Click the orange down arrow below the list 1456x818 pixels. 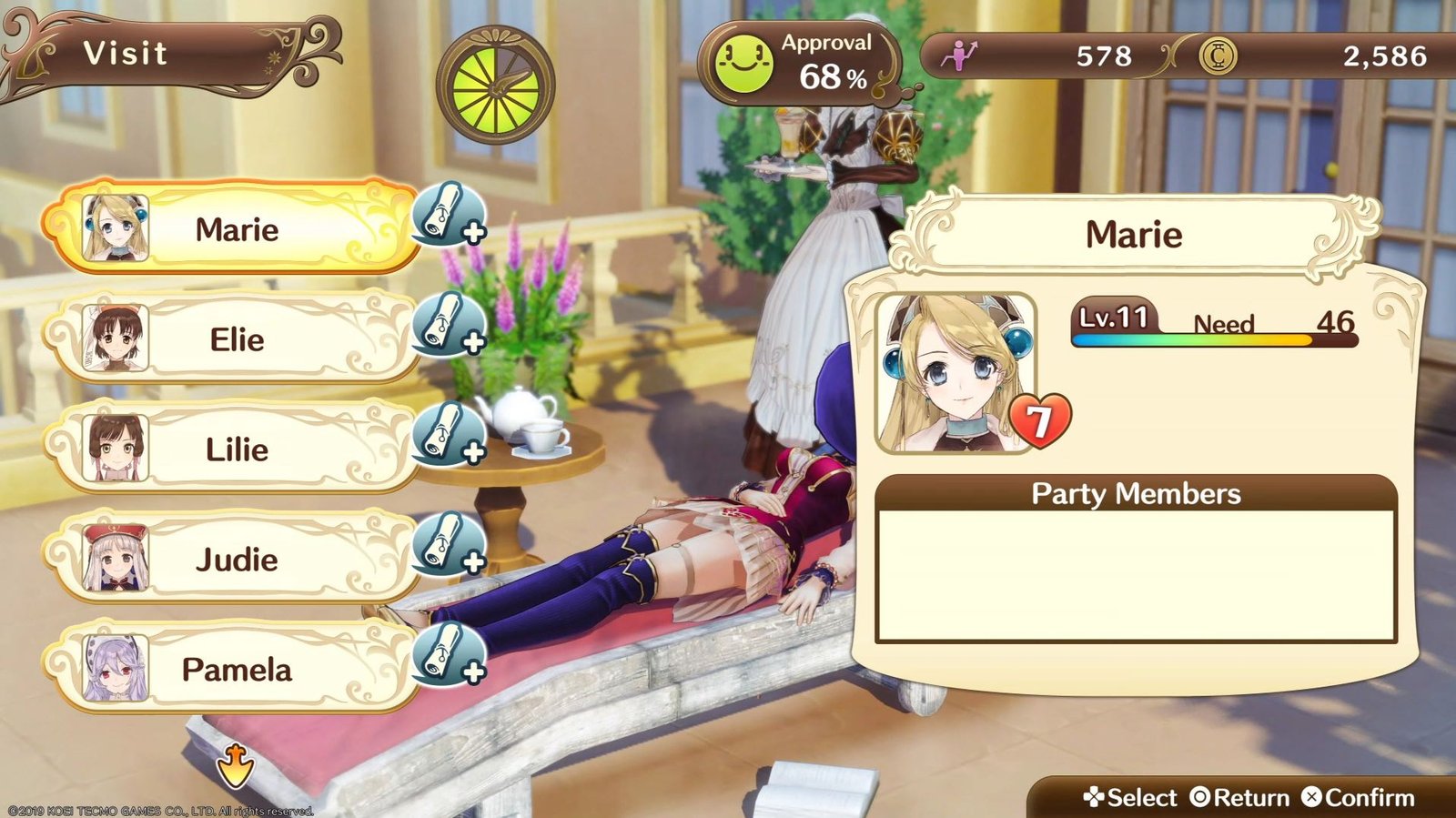[x=235, y=765]
